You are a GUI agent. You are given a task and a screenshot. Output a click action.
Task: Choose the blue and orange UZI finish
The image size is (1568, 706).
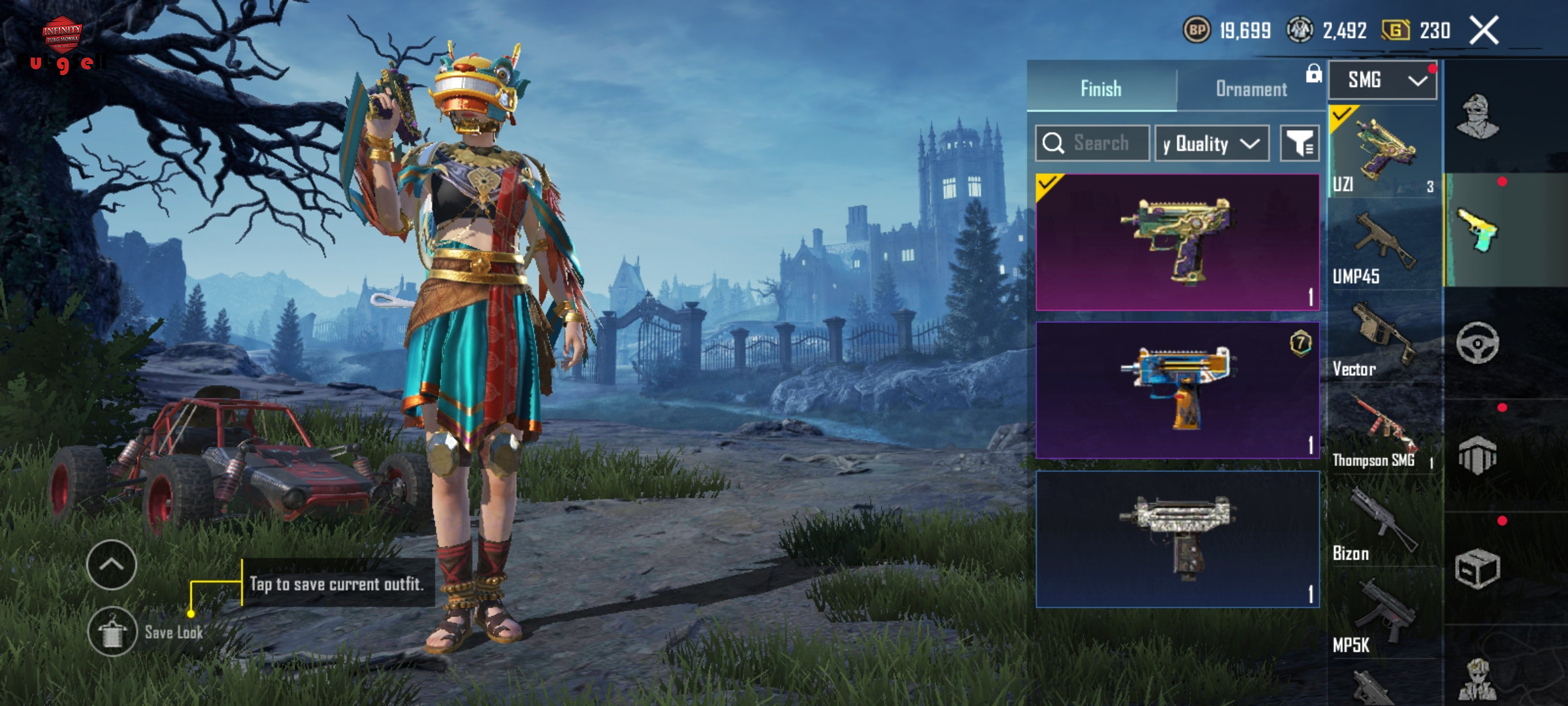click(x=1177, y=390)
